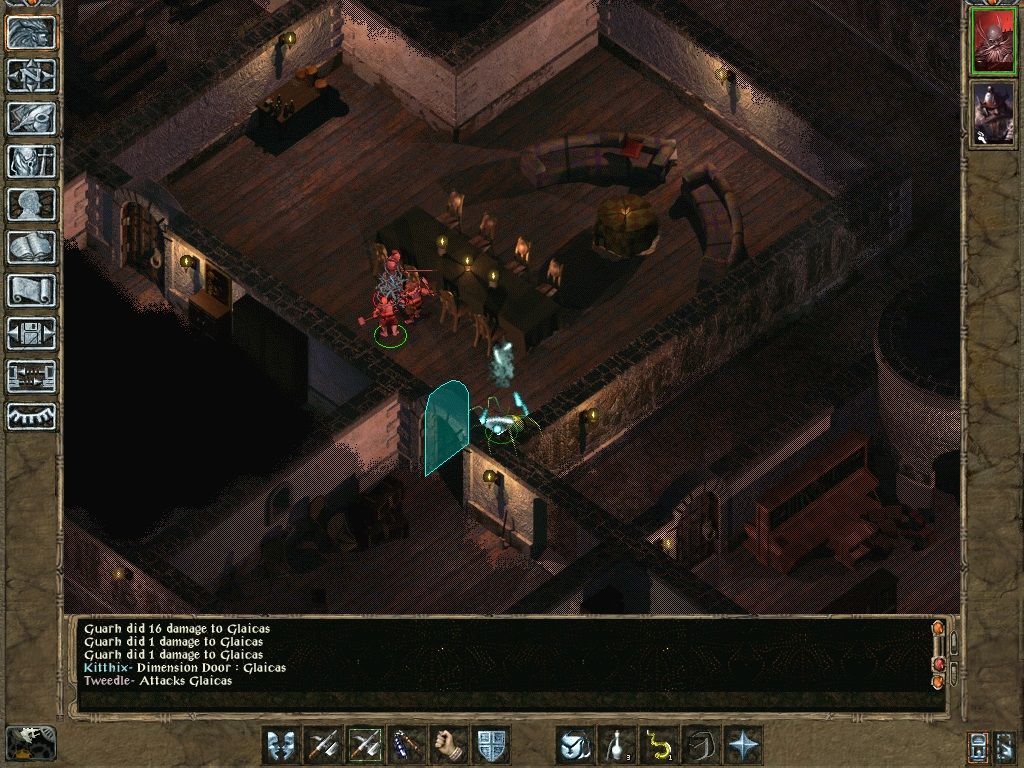
Task: Choose the nunchaku weapon slot
Action: pos(407,745)
